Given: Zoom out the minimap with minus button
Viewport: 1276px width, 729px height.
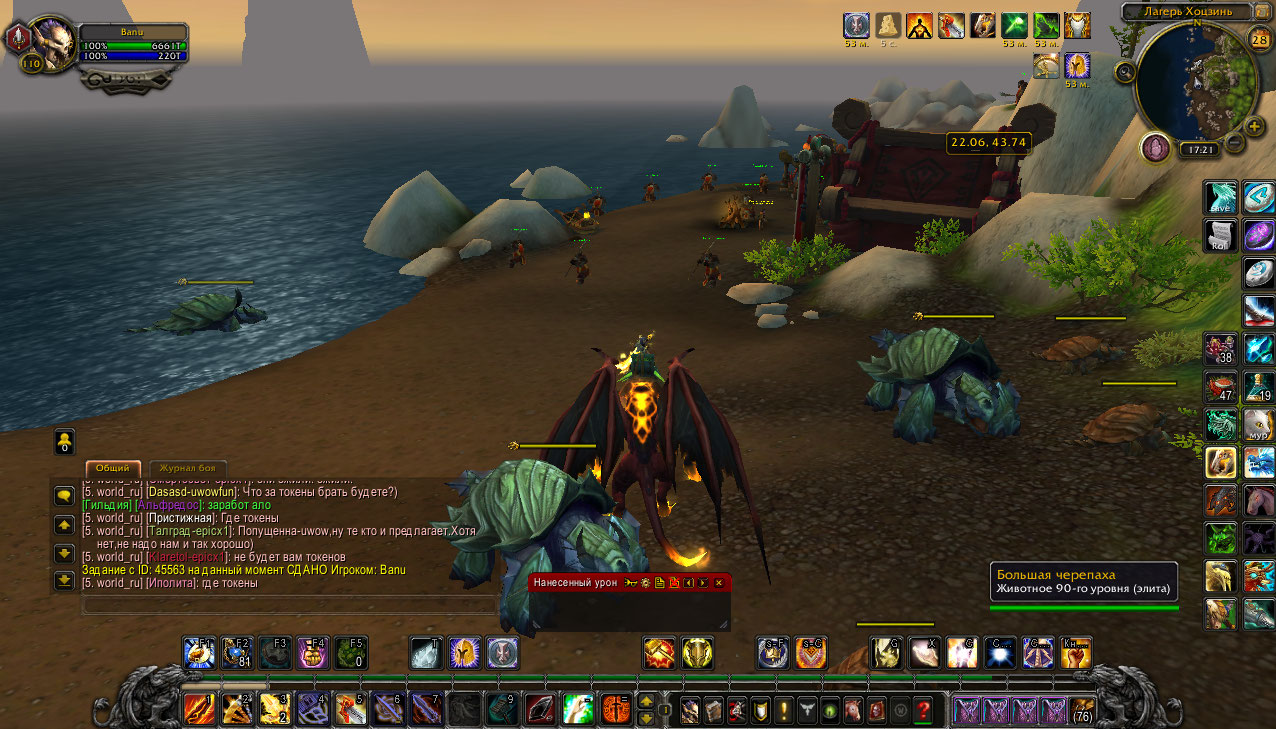Looking at the screenshot, I should [1234, 142].
